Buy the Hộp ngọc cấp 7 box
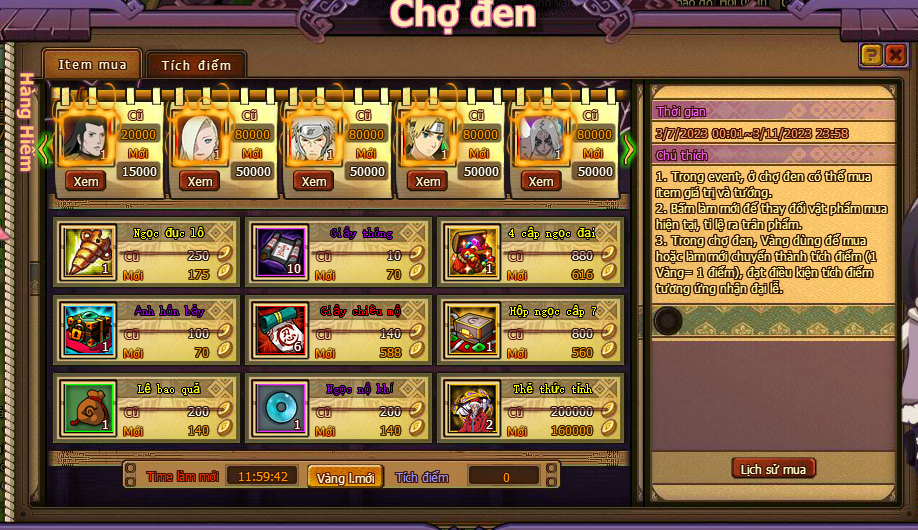Image resolution: width=918 pixels, height=530 pixels. pos(470,331)
